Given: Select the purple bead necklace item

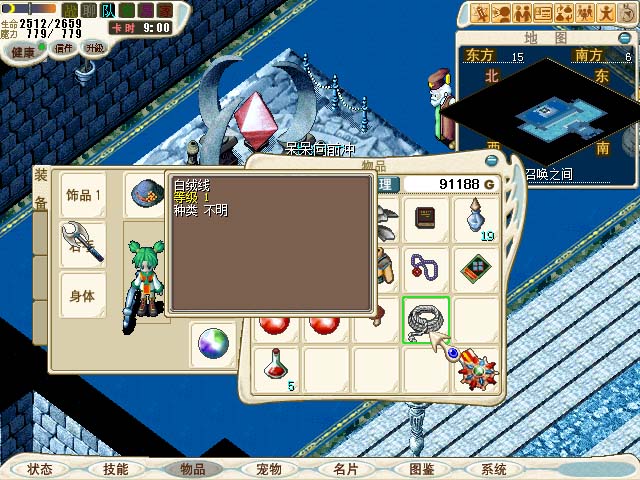Looking at the screenshot, I should point(427,268).
